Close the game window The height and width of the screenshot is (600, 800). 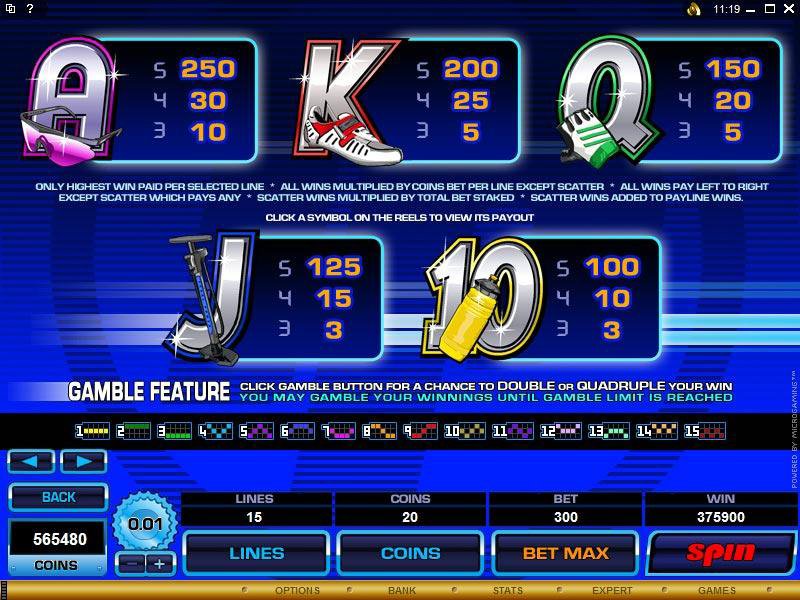tap(787, 9)
